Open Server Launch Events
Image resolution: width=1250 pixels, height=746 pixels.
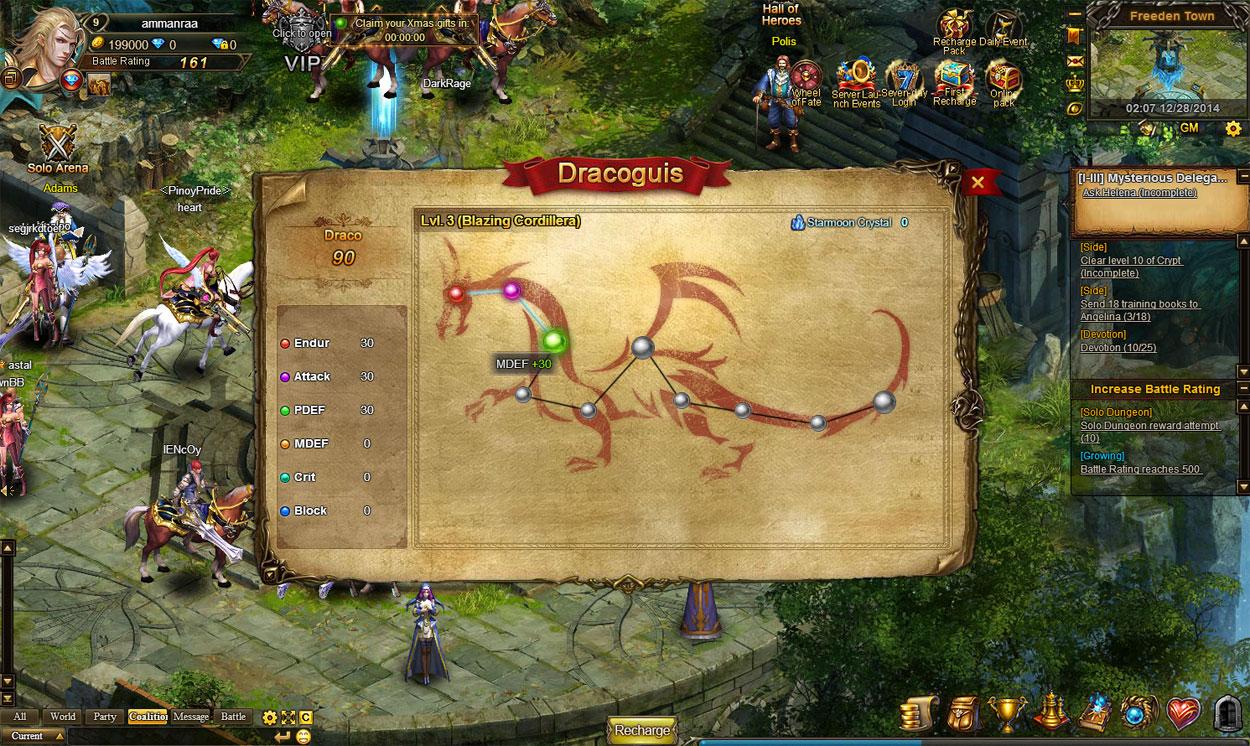click(856, 78)
